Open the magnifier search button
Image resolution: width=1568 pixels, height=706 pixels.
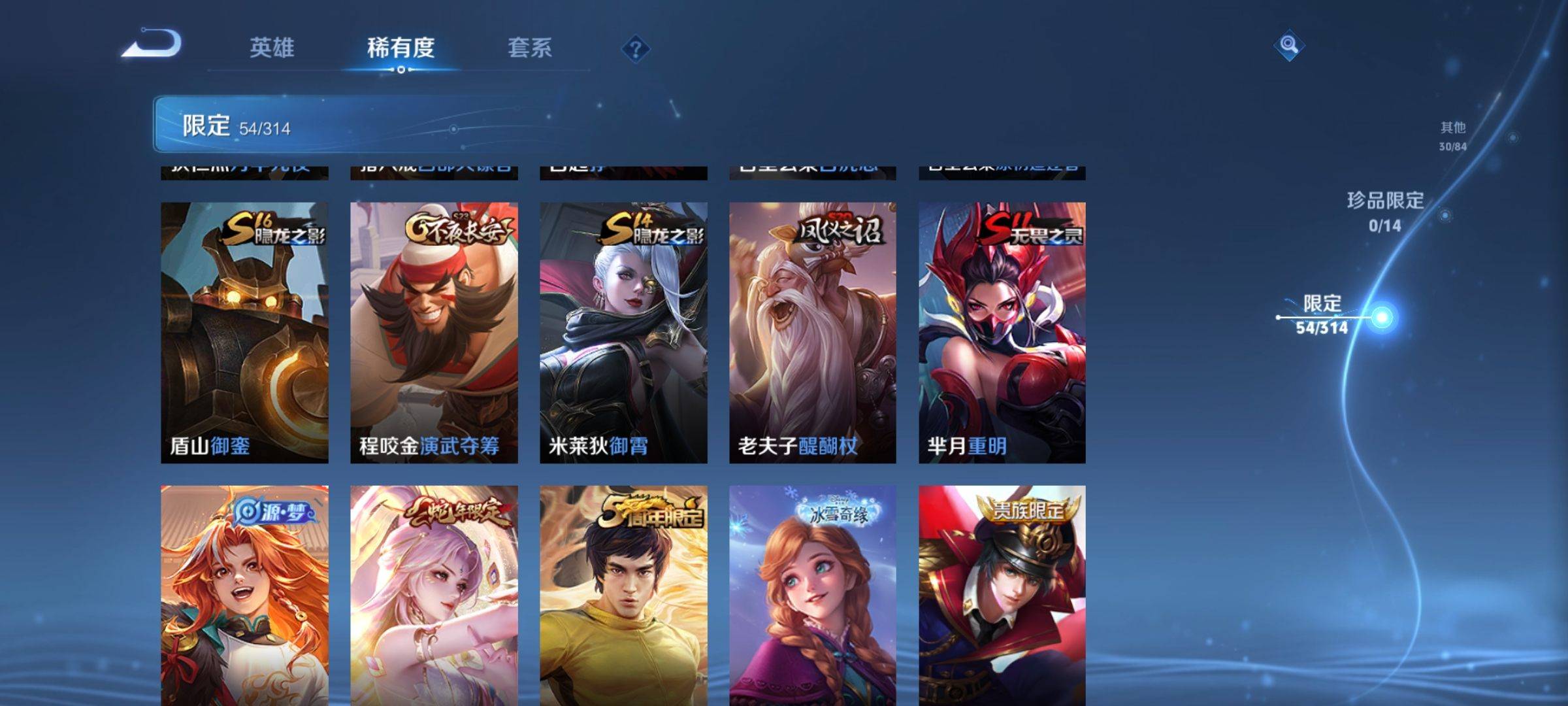1288,45
